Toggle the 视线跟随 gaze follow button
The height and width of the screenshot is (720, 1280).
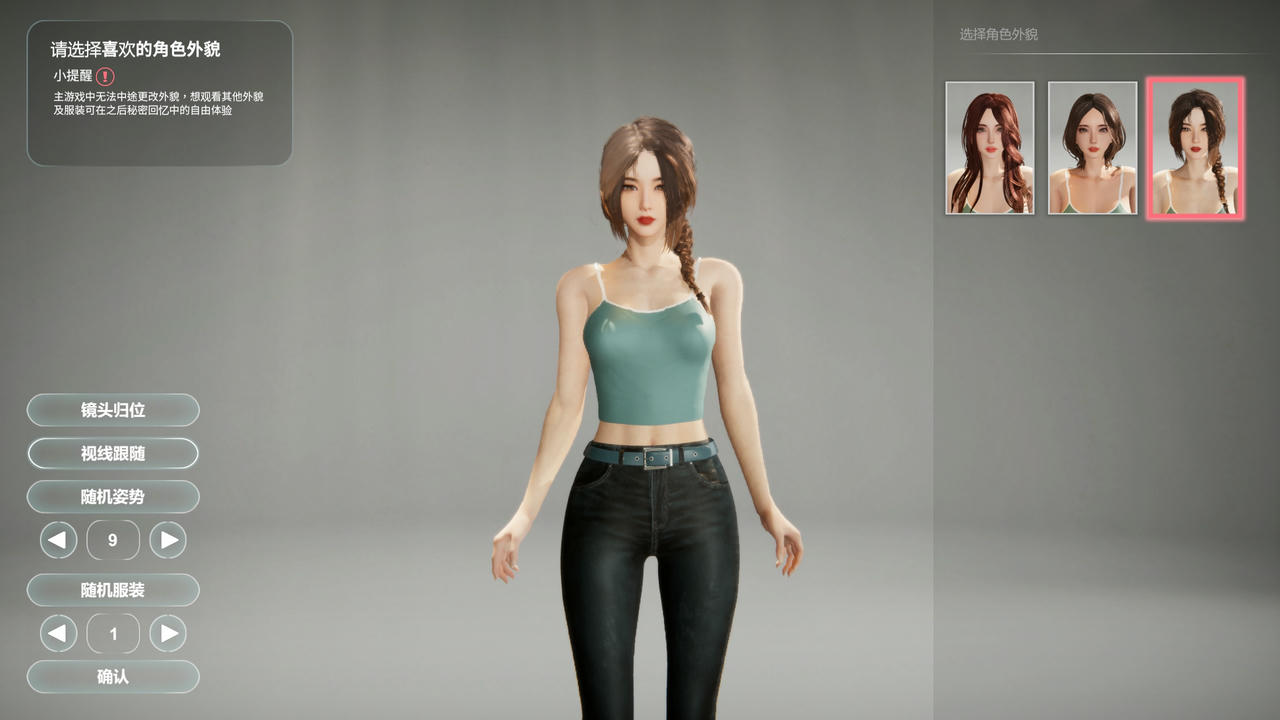(113, 453)
